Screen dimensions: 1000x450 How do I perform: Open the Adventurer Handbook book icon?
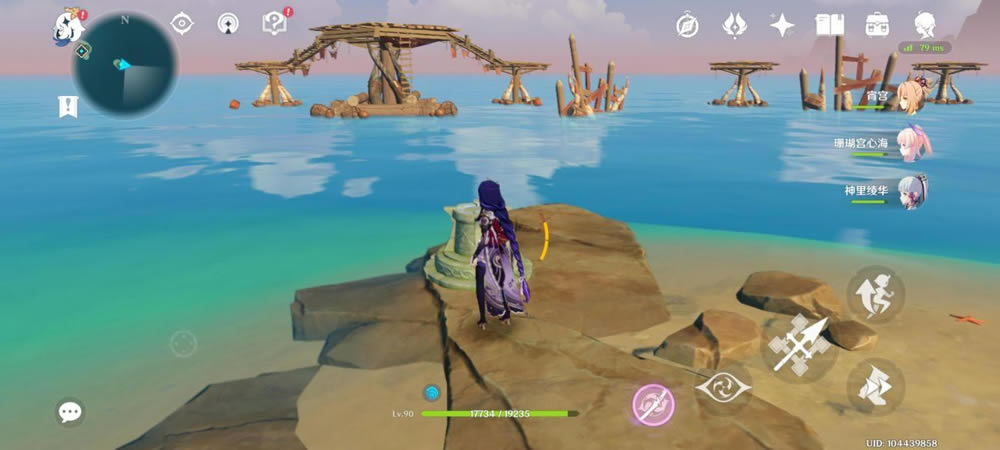coord(830,25)
